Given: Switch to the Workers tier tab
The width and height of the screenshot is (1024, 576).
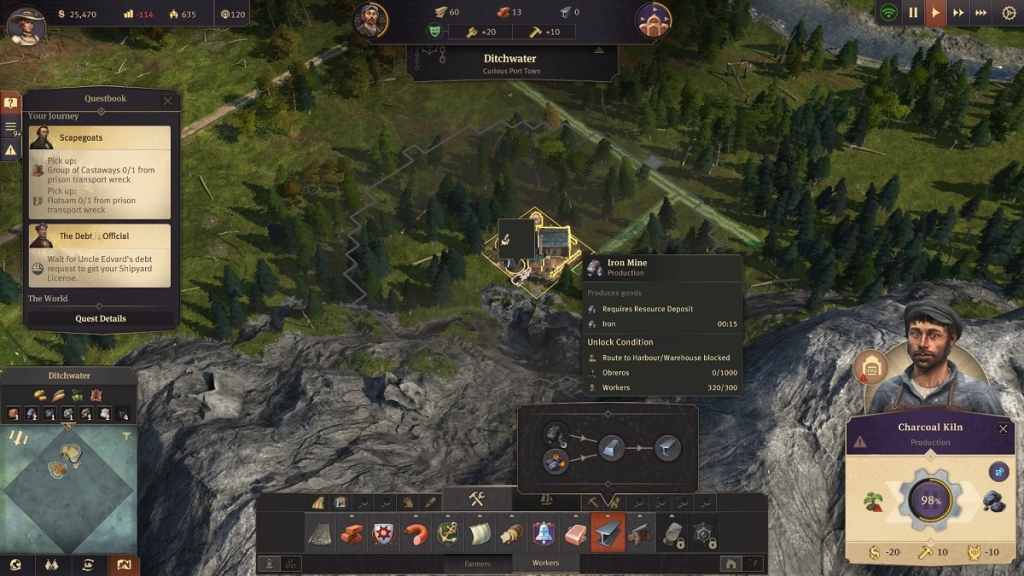Looking at the screenshot, I should (x=545, y=564).
